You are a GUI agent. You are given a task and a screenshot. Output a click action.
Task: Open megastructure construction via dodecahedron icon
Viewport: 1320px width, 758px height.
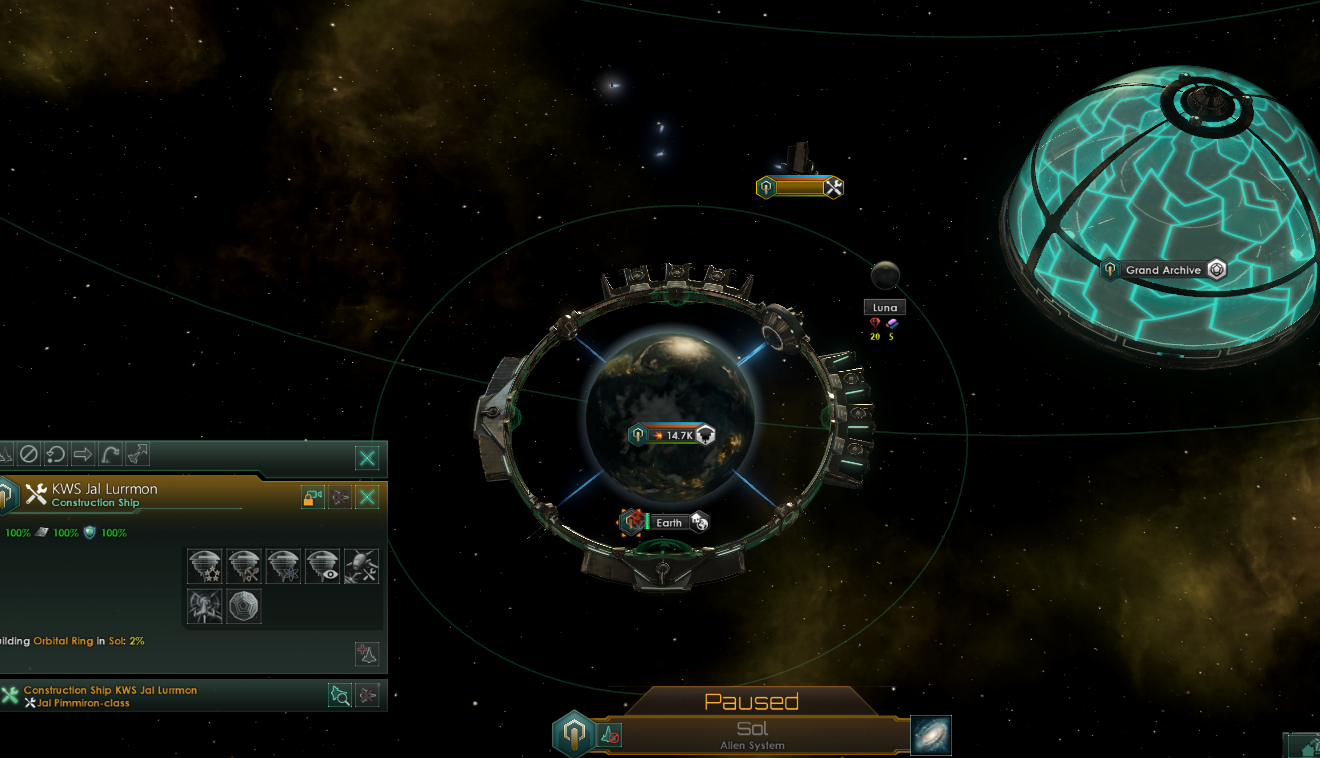point(244,605)
